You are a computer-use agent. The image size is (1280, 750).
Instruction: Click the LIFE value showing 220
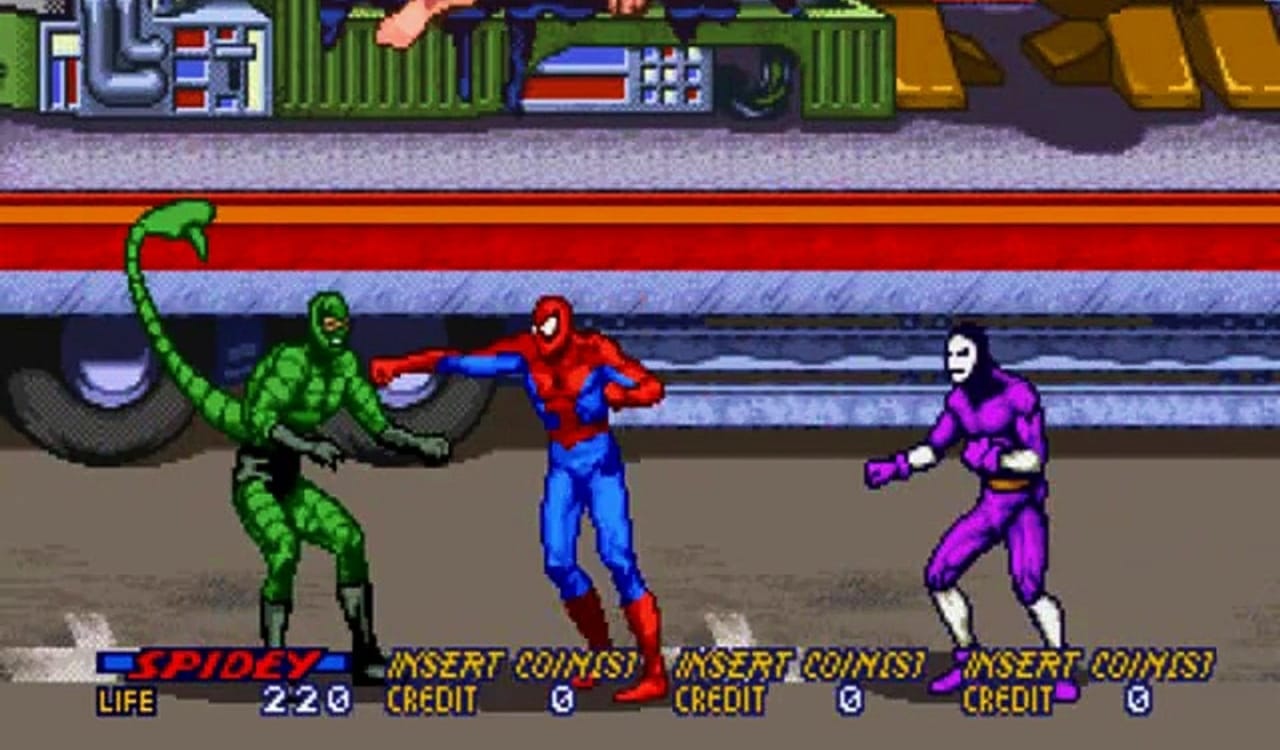point(300,699)
